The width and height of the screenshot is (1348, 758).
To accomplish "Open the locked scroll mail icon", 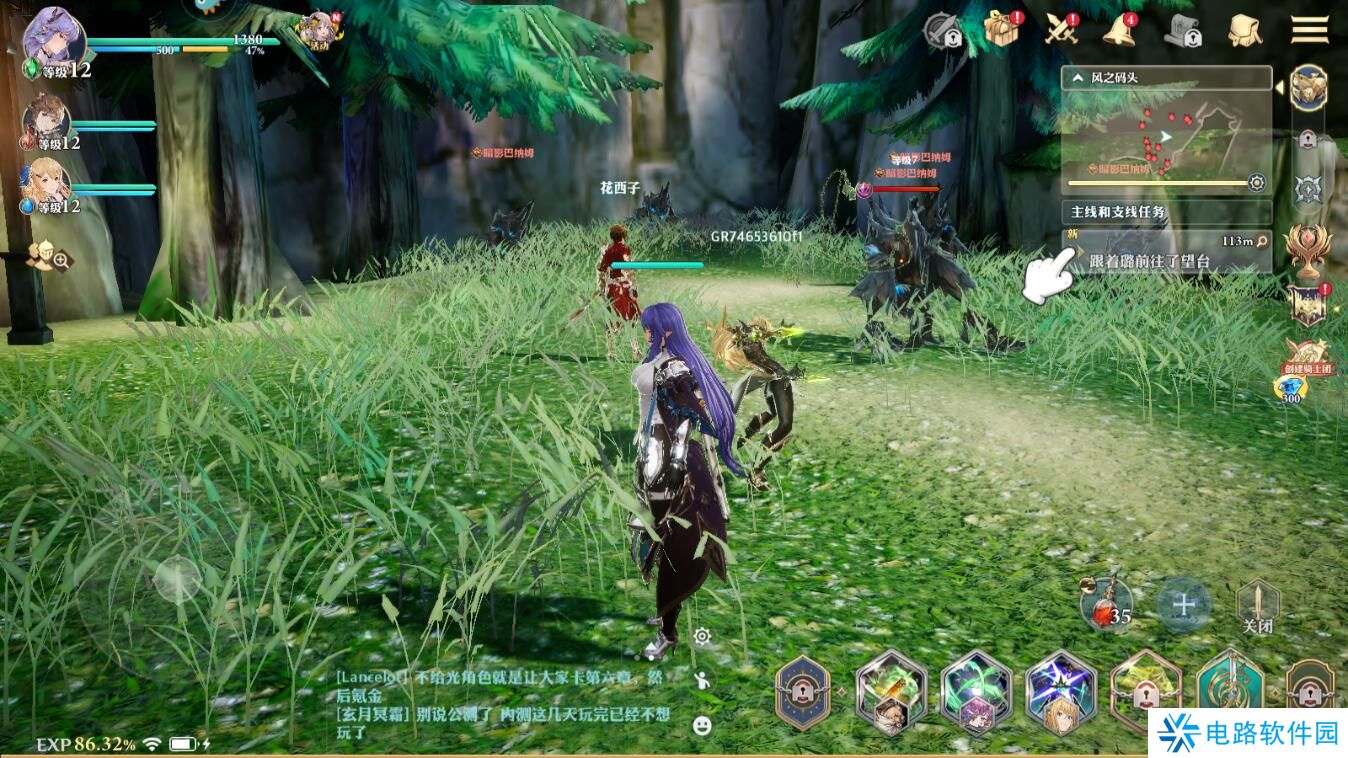I will [x=1183, y=31].
